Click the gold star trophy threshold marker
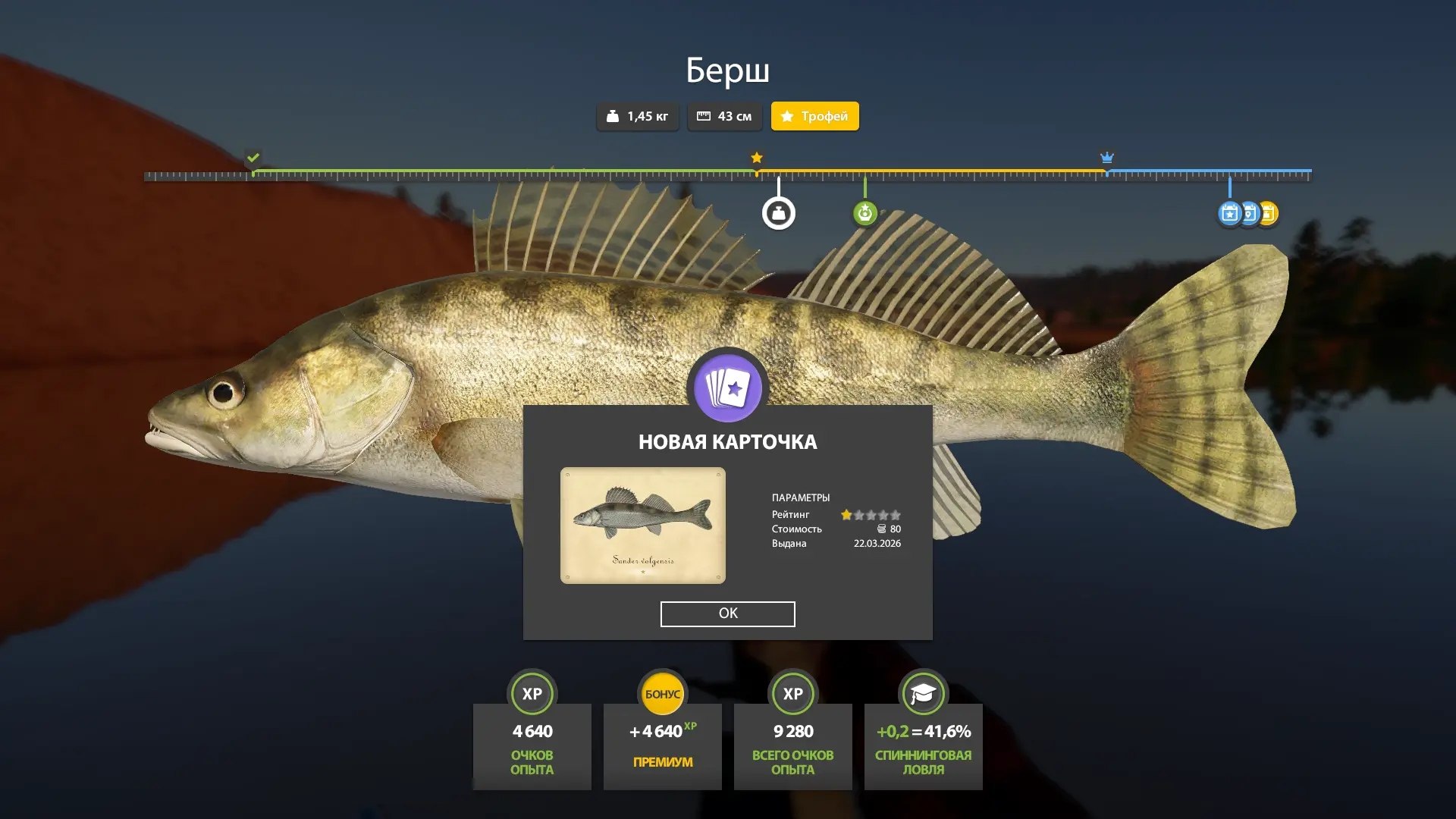This screenshot has width=1456, height=819. [x=757, y=158]
